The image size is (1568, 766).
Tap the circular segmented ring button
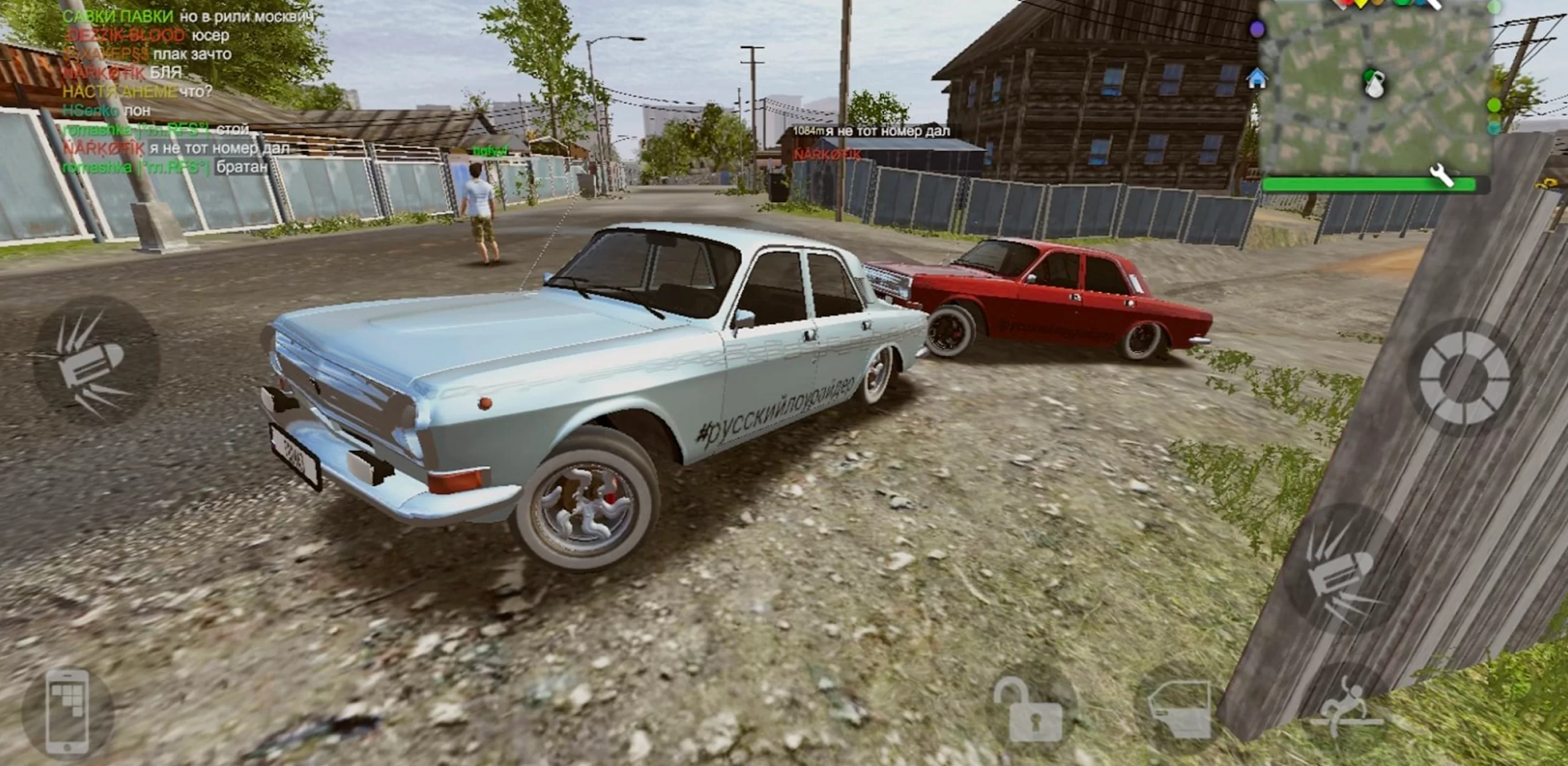1465,377
